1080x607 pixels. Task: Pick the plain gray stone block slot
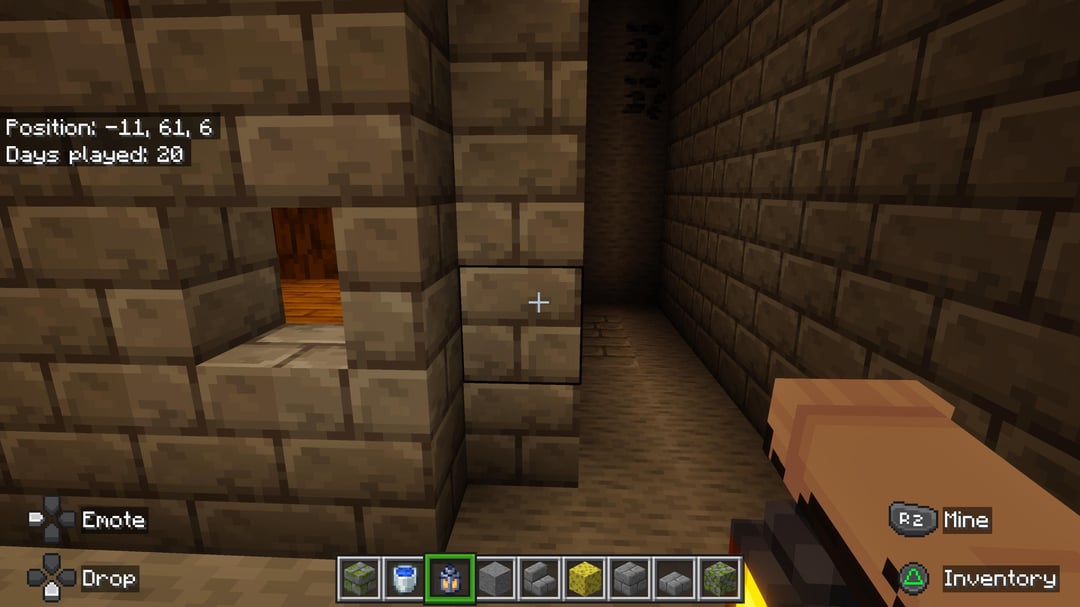[x=494, y=579]
